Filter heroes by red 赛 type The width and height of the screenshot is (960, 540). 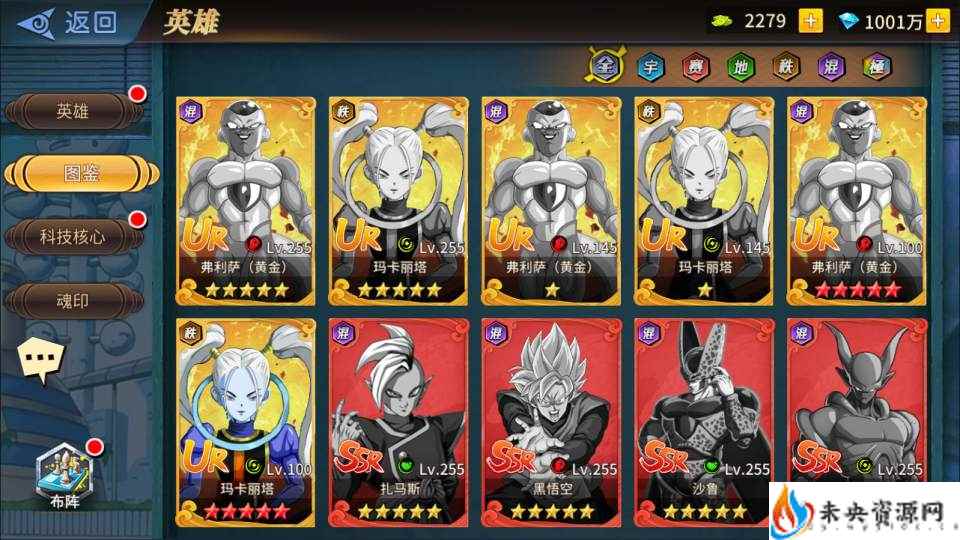(695, 67)
